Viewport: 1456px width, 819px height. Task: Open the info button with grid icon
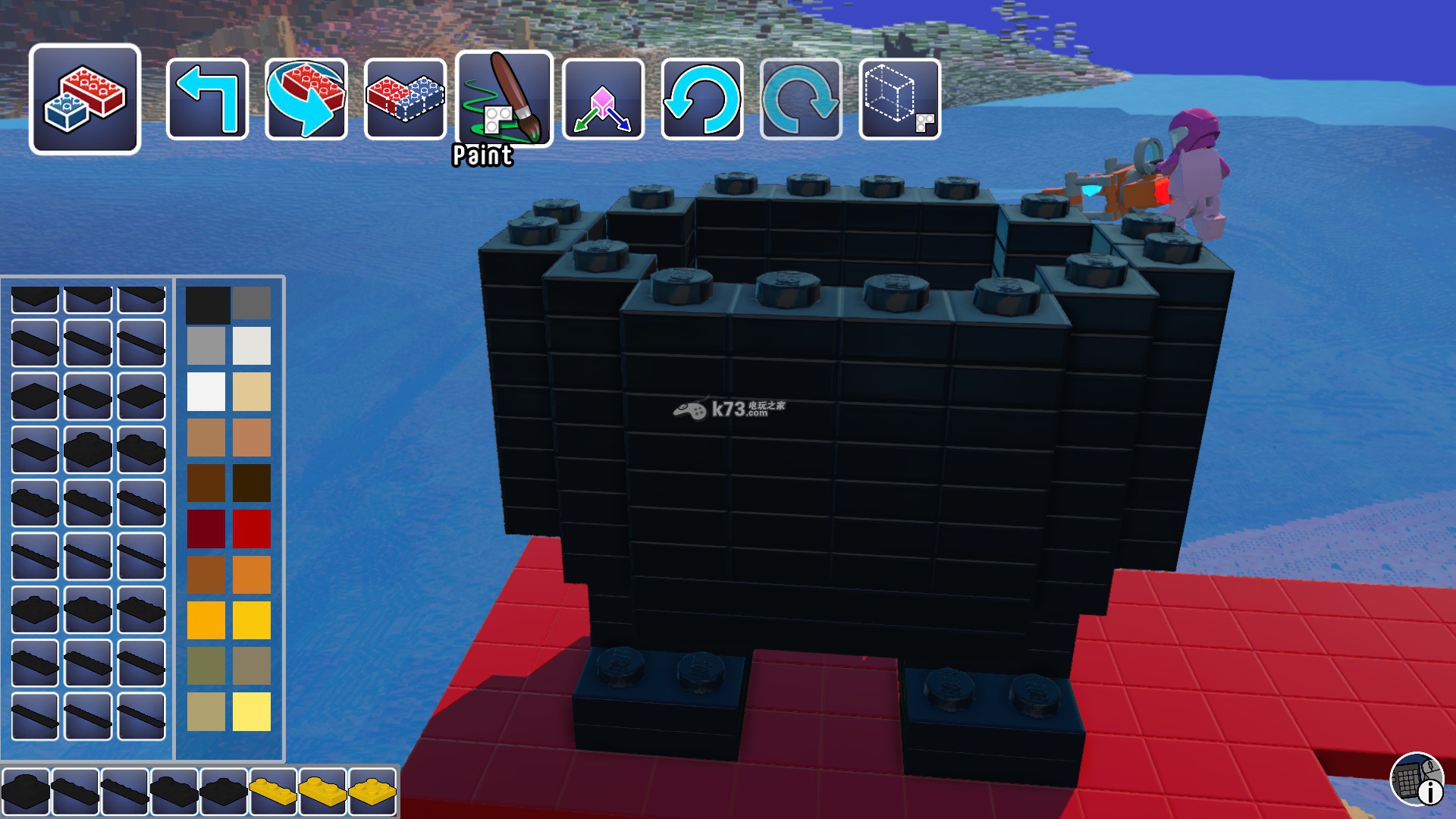pos(1417,779)
